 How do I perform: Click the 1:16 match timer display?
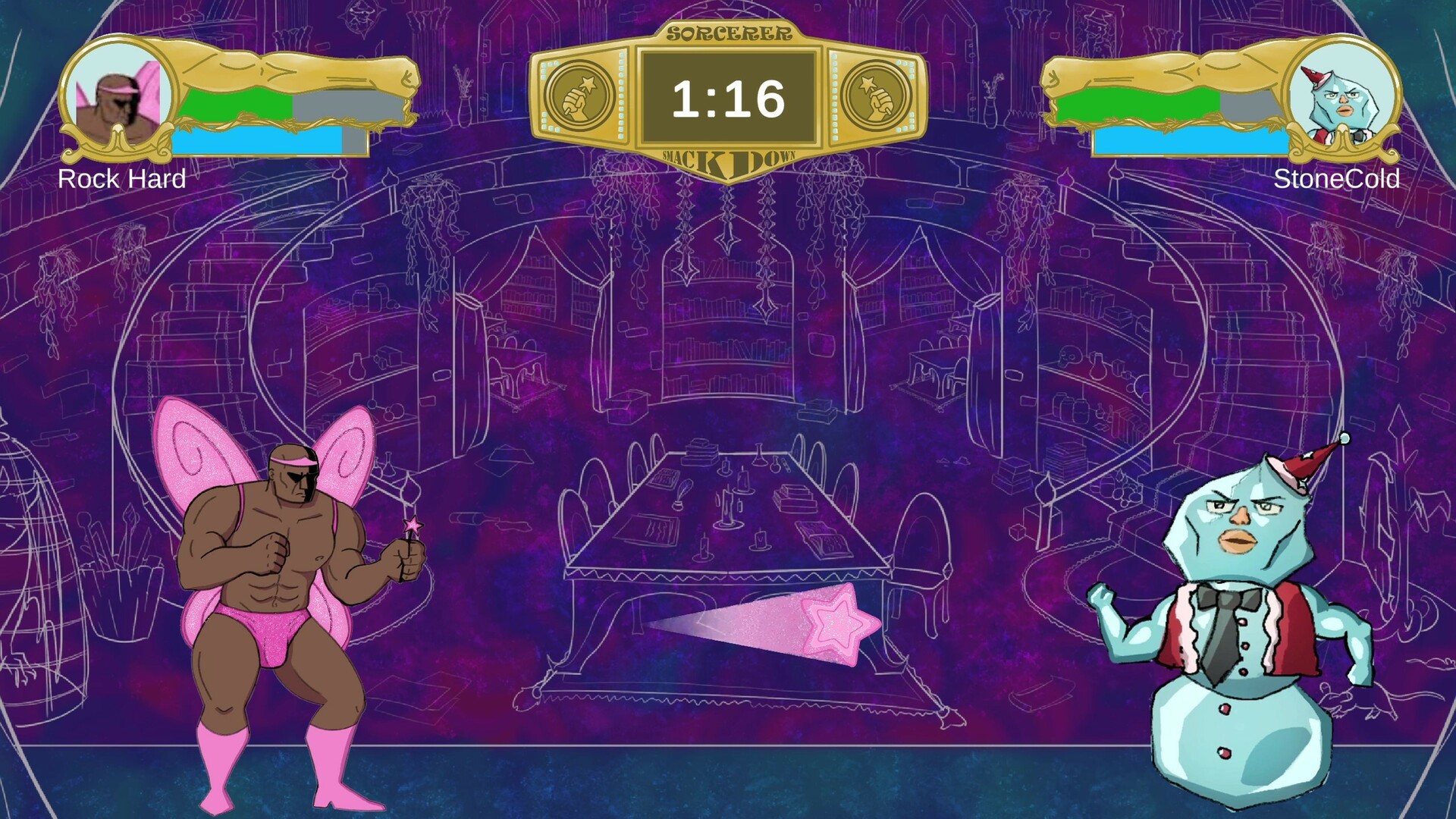(728, 96)
